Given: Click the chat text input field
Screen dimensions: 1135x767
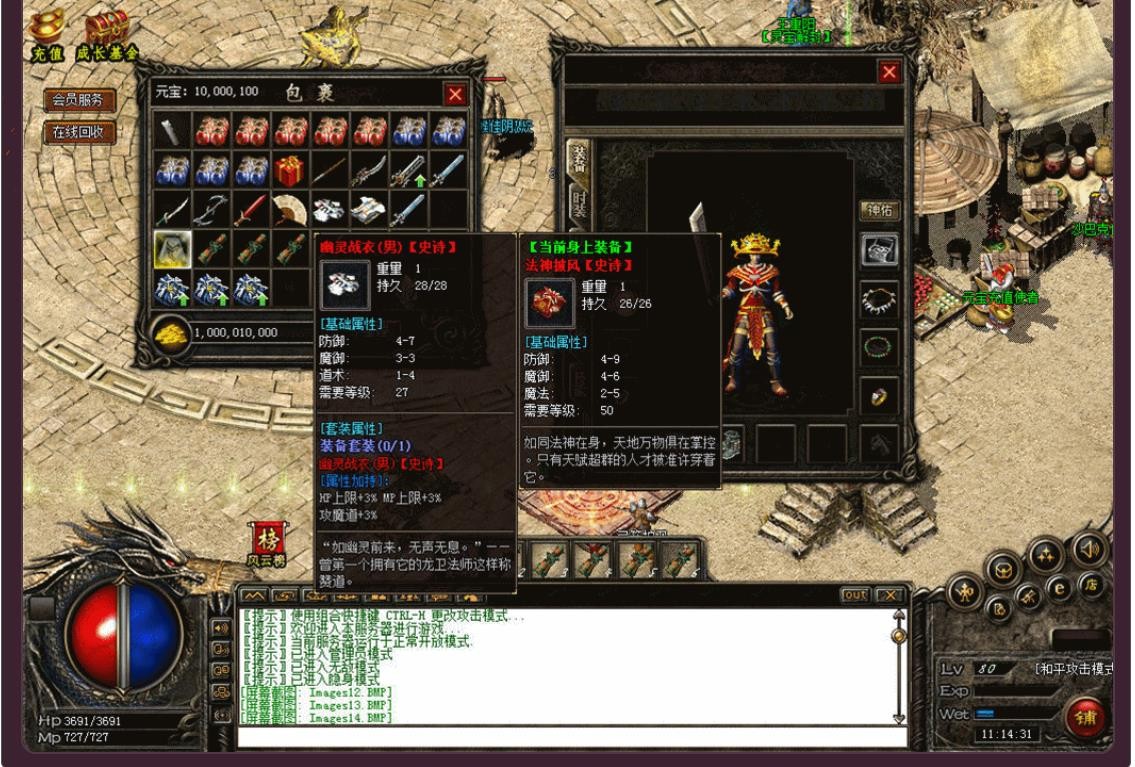Looking at the screenshot, I should (x=570, y=738).
